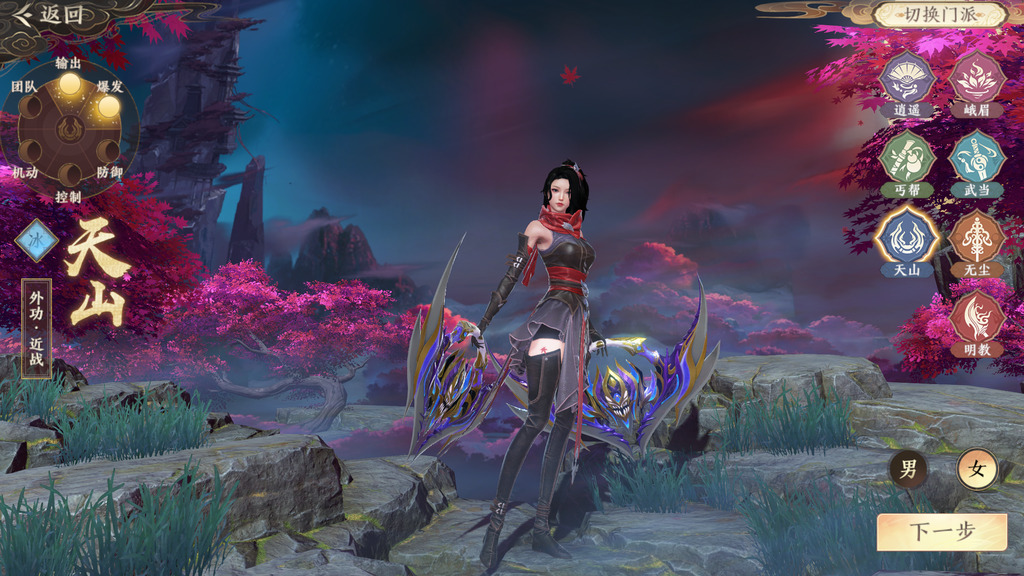The image size is (1024, 576).
Task: Select female gender 女
Action: coord(977,469)
